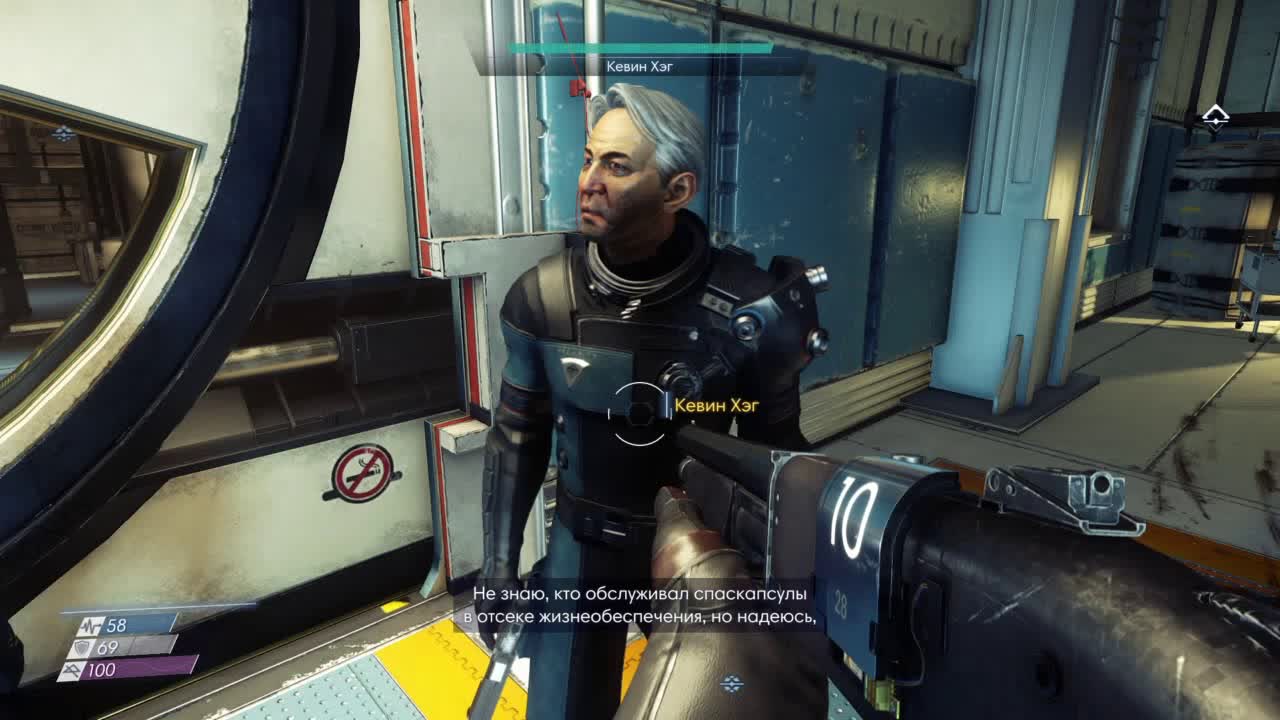The image size is (1280, 720).
Task: Click the white objective waypoint marker
Action: [x=1215, y=118]
